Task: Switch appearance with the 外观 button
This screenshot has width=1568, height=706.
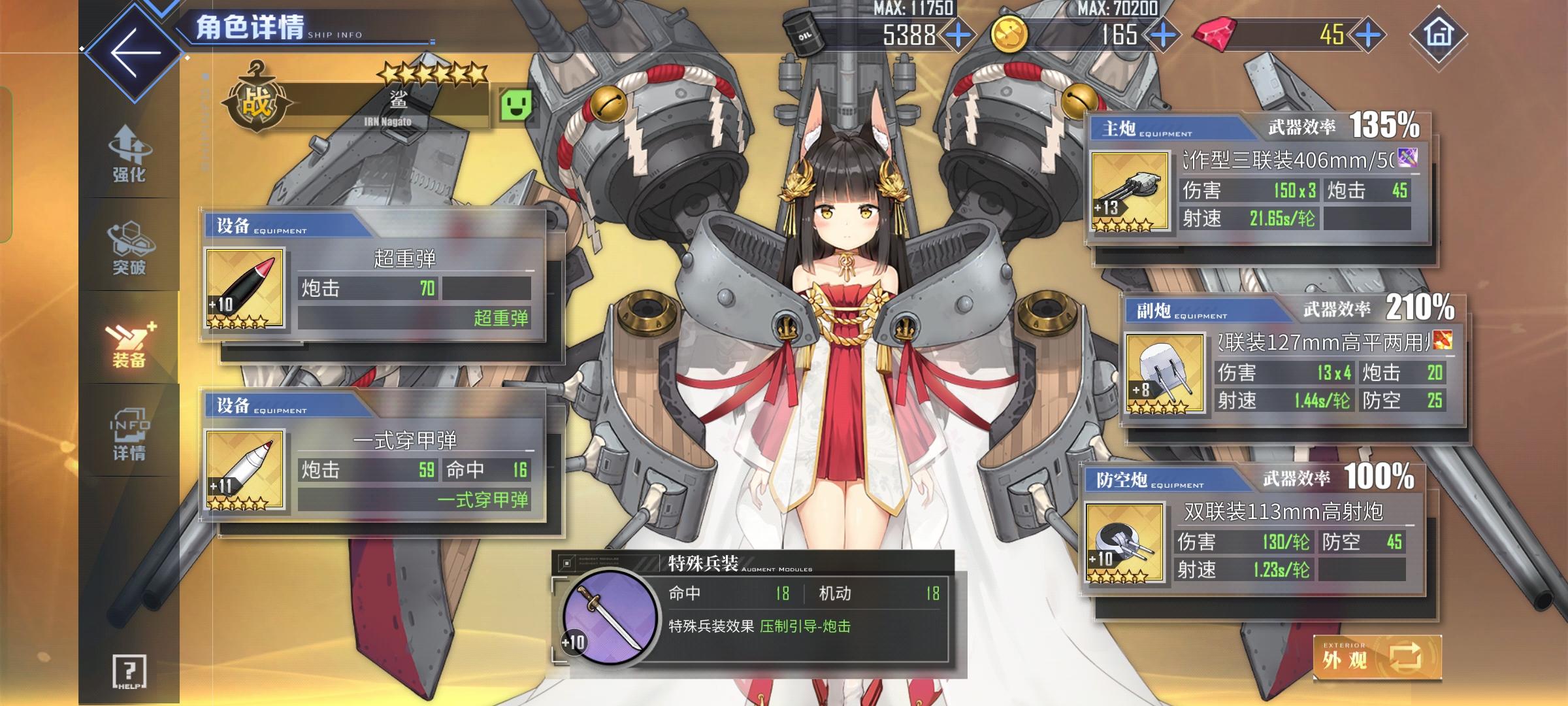Action: point(1377,658)
